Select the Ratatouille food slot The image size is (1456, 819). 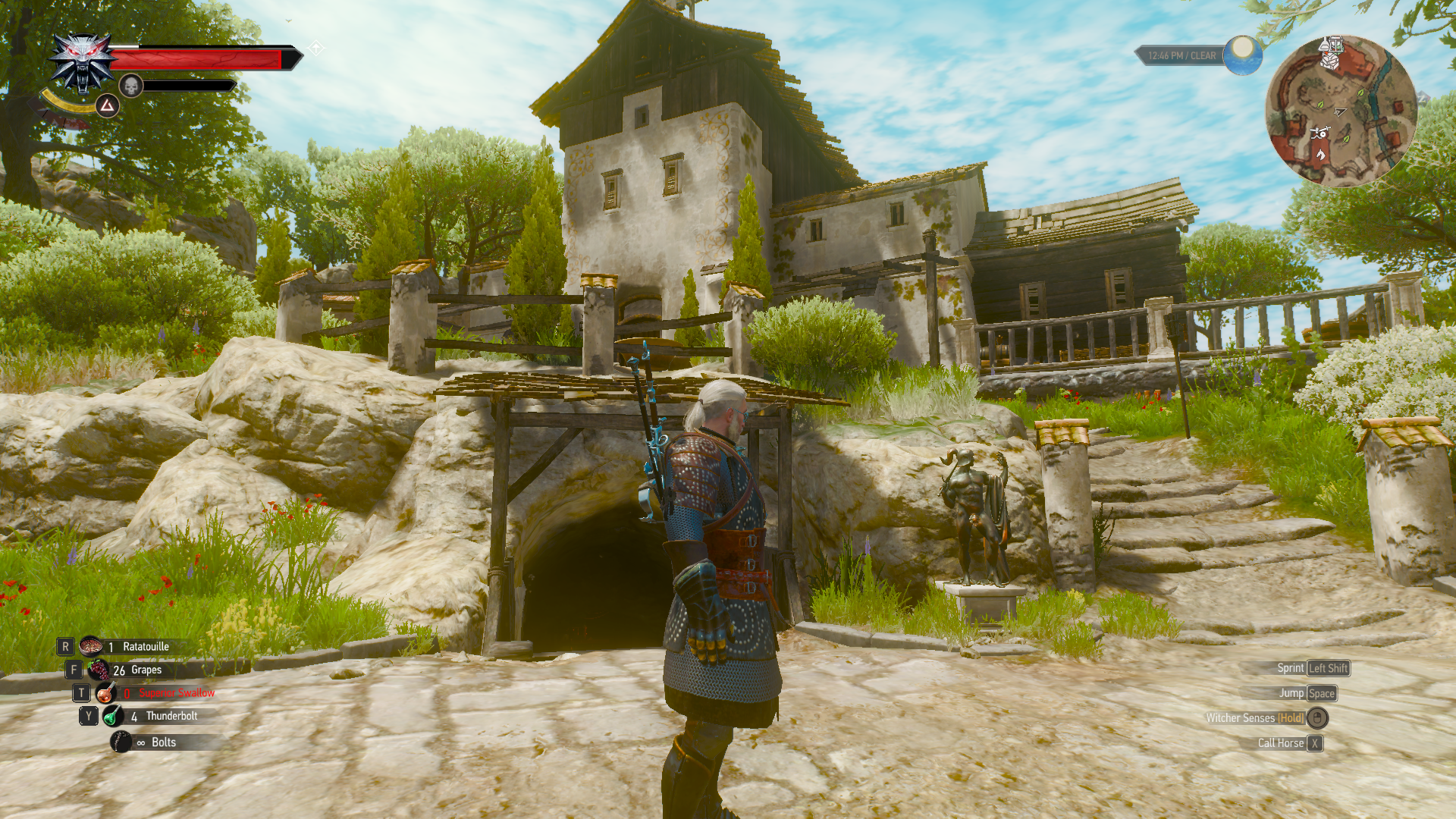click(x=92, y=646)
